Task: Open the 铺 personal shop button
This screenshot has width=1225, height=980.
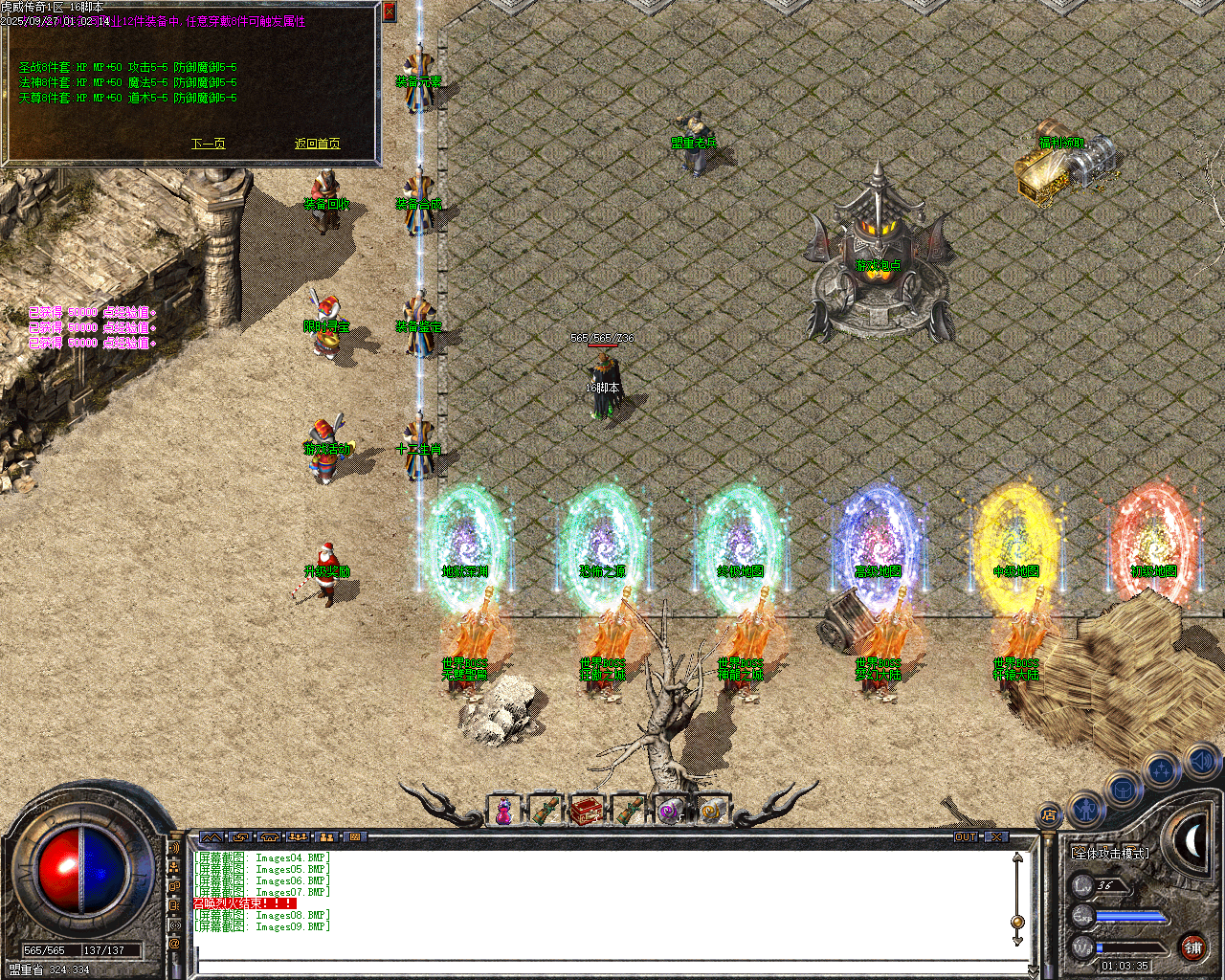Action: pos(1192,947)
